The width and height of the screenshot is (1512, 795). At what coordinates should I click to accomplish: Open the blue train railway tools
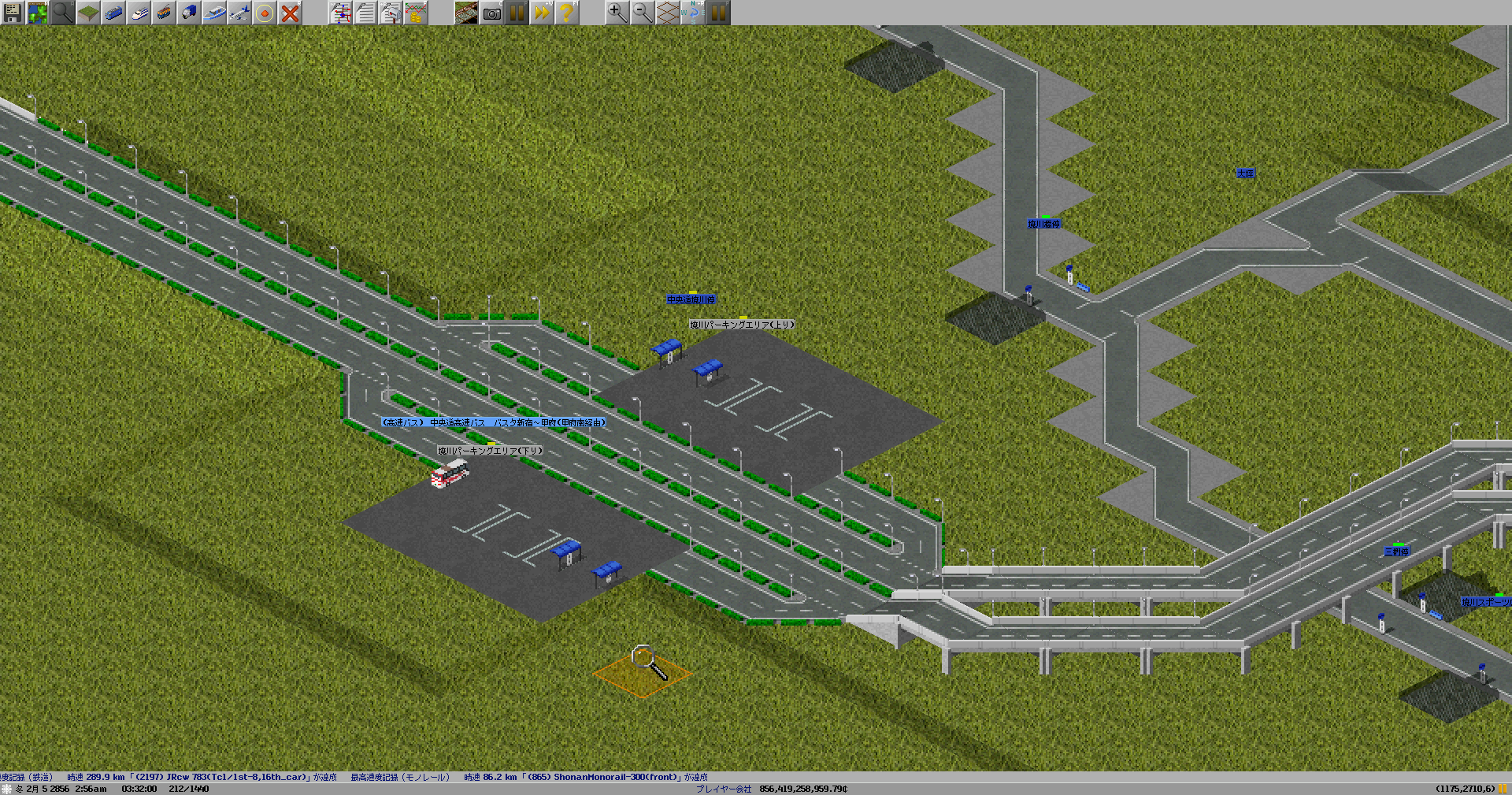click(x=113, y=13)
